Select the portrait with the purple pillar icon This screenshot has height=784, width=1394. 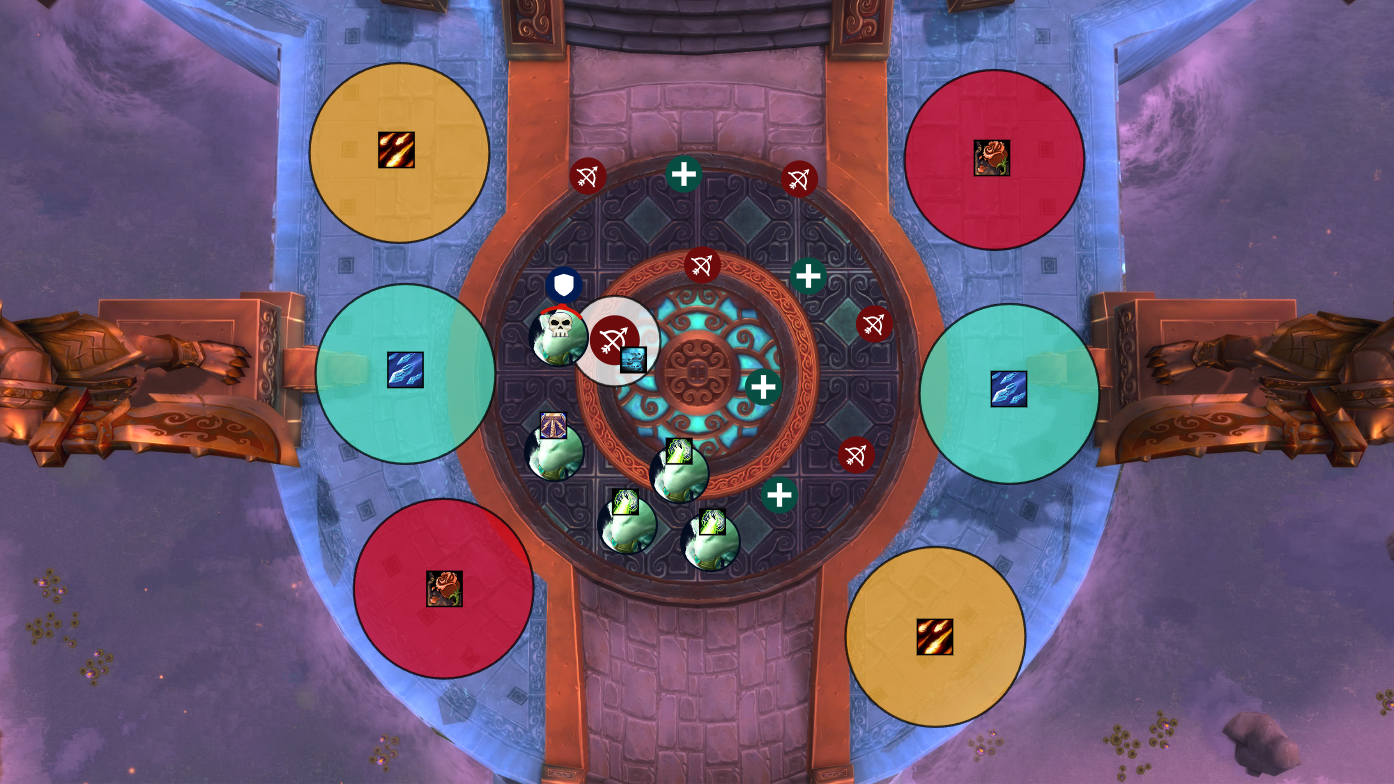pyautogui.click(x=554, y=451)
